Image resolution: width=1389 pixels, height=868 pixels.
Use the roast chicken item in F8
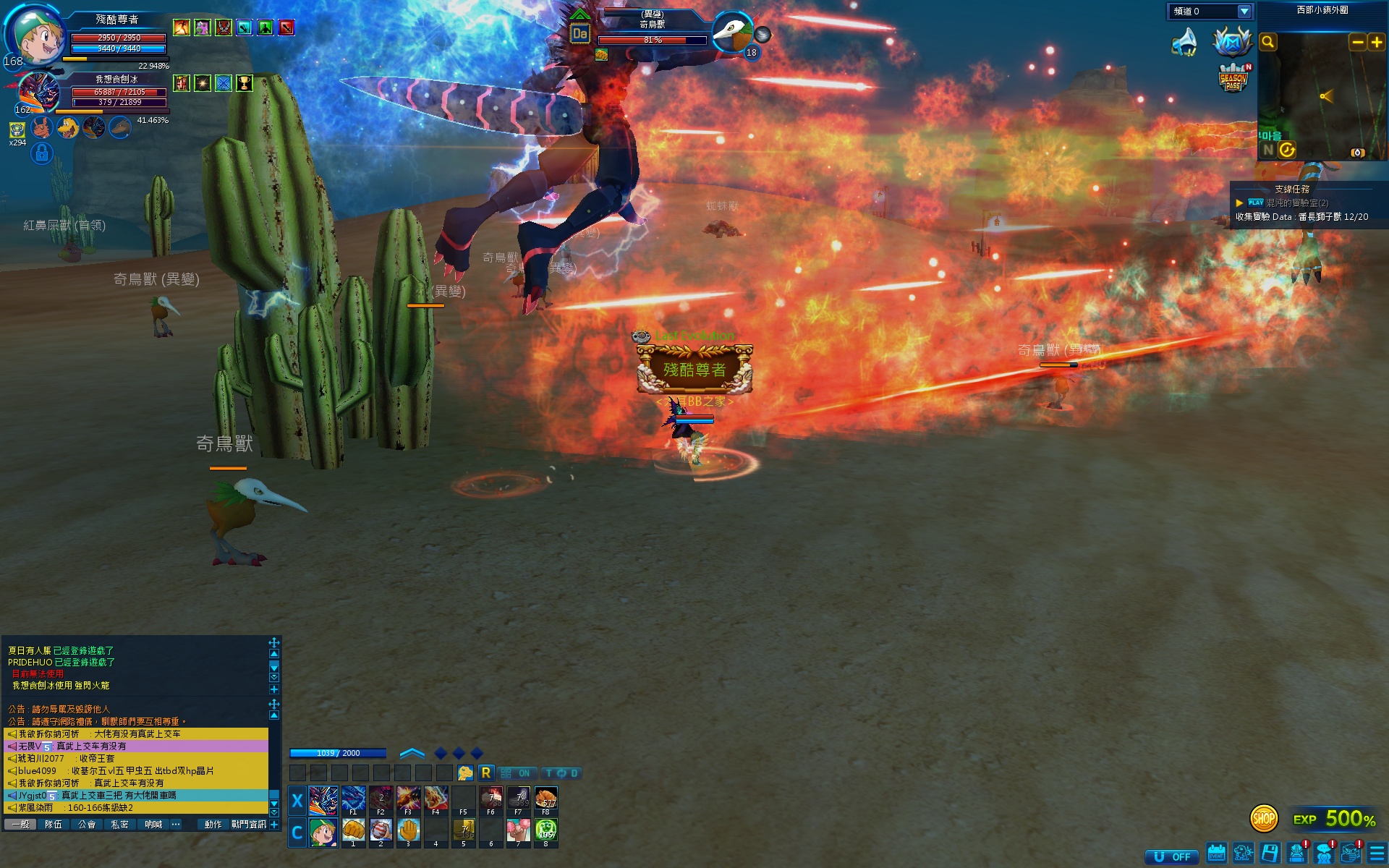point(546,799)
